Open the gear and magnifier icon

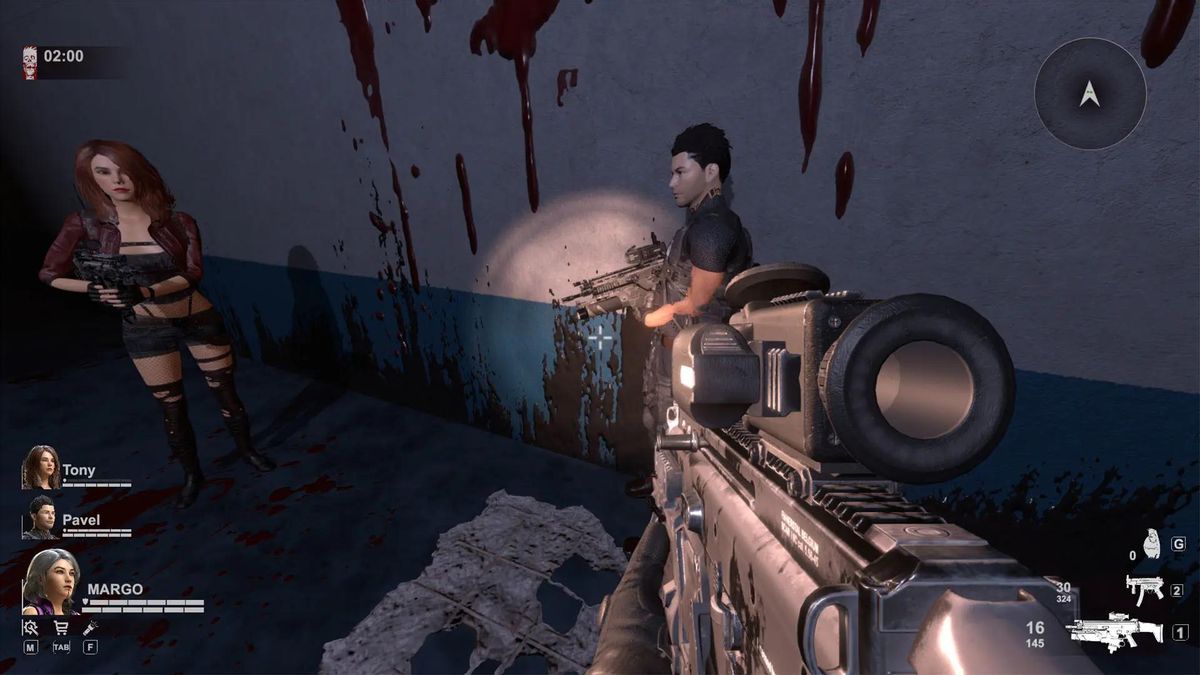coord(31,628)
